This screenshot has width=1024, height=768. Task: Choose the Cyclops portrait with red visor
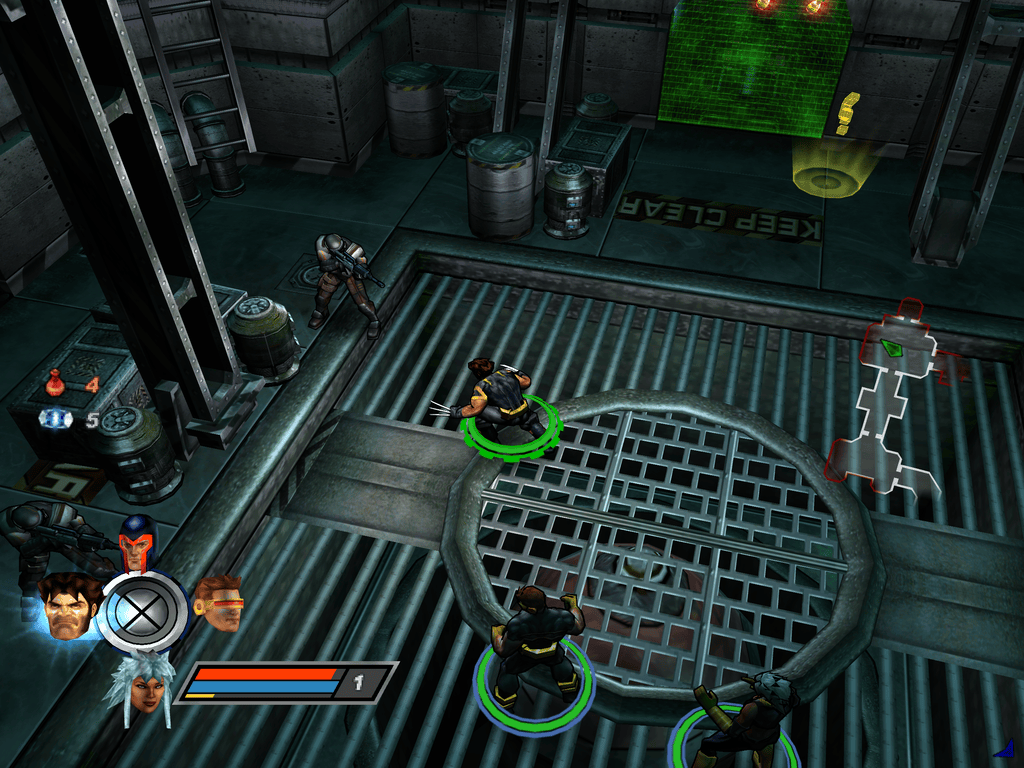click(220, 603)
